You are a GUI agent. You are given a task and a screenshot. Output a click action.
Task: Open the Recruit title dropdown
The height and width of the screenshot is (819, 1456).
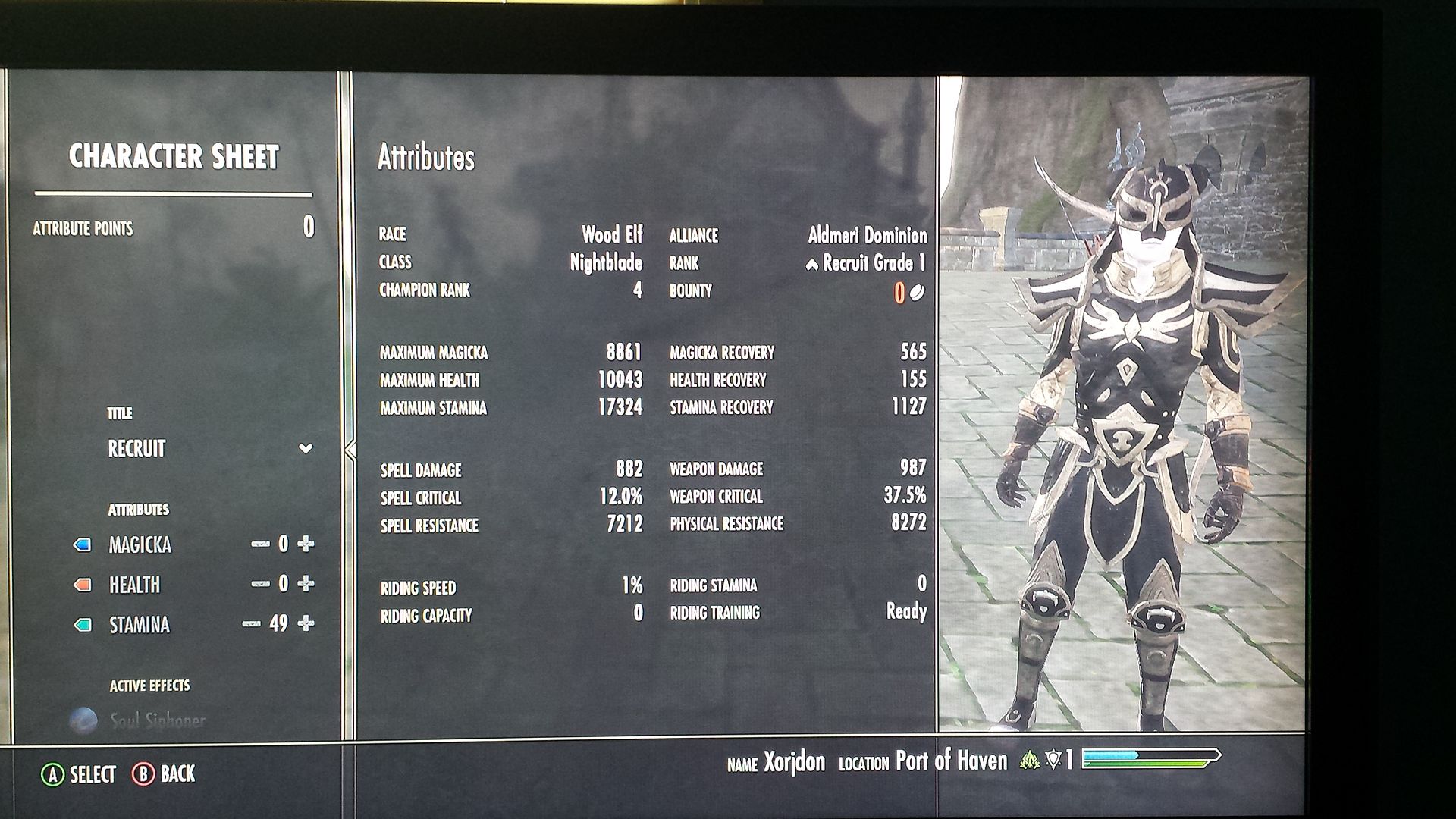point(305,448)
